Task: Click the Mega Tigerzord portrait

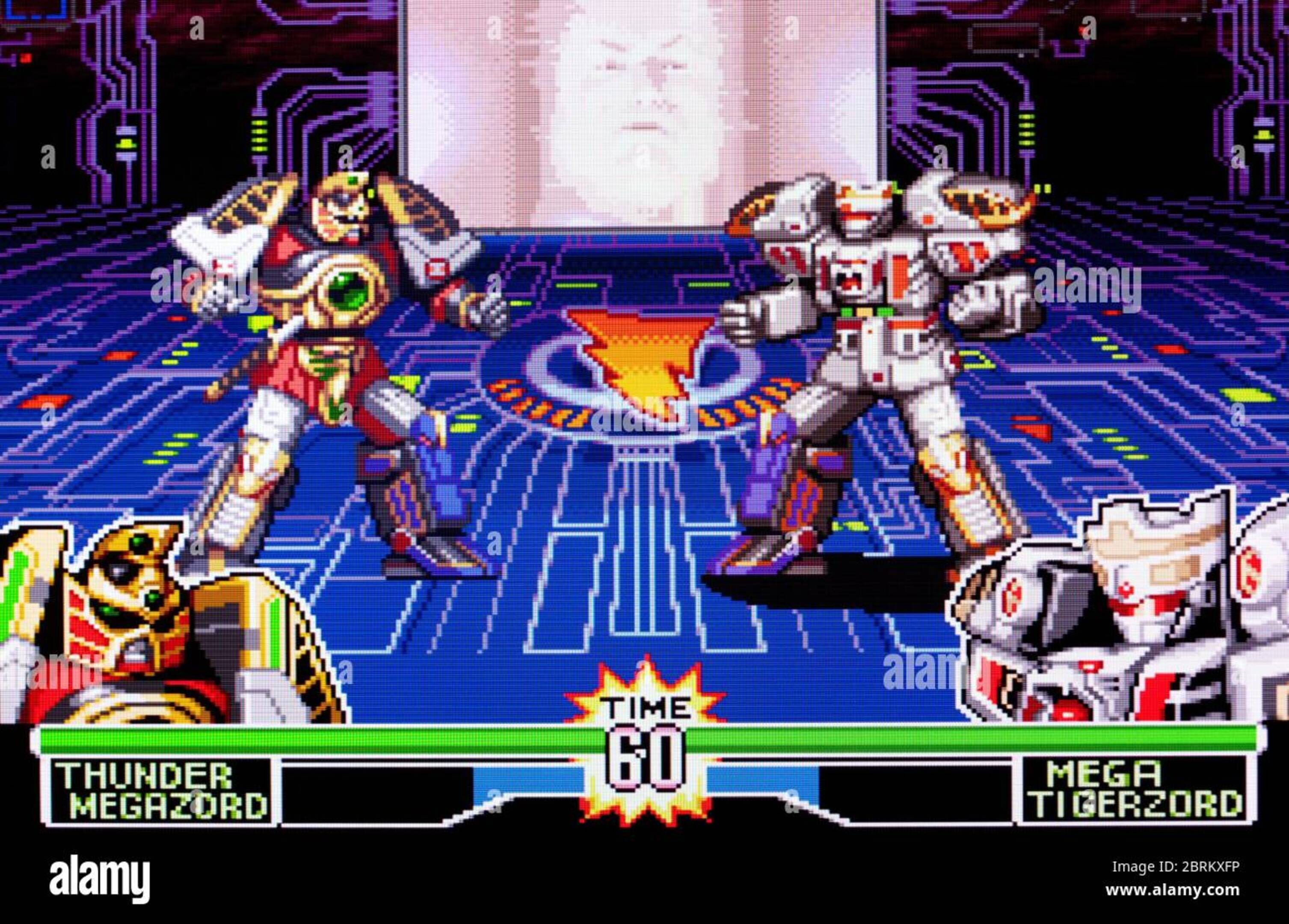Action: [x=1125, y=619]
